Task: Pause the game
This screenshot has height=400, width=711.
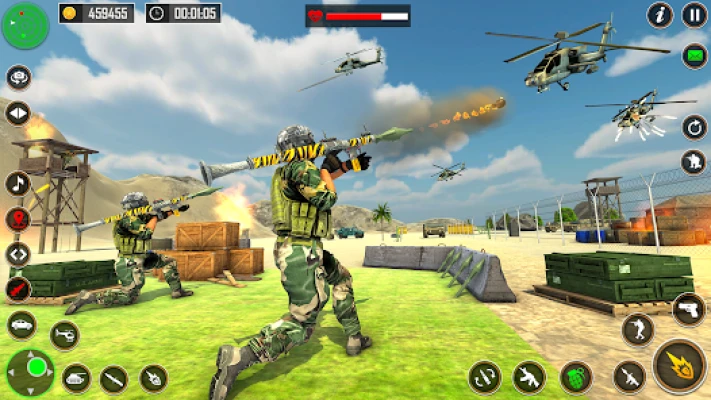Action: [x=694, y=15]
